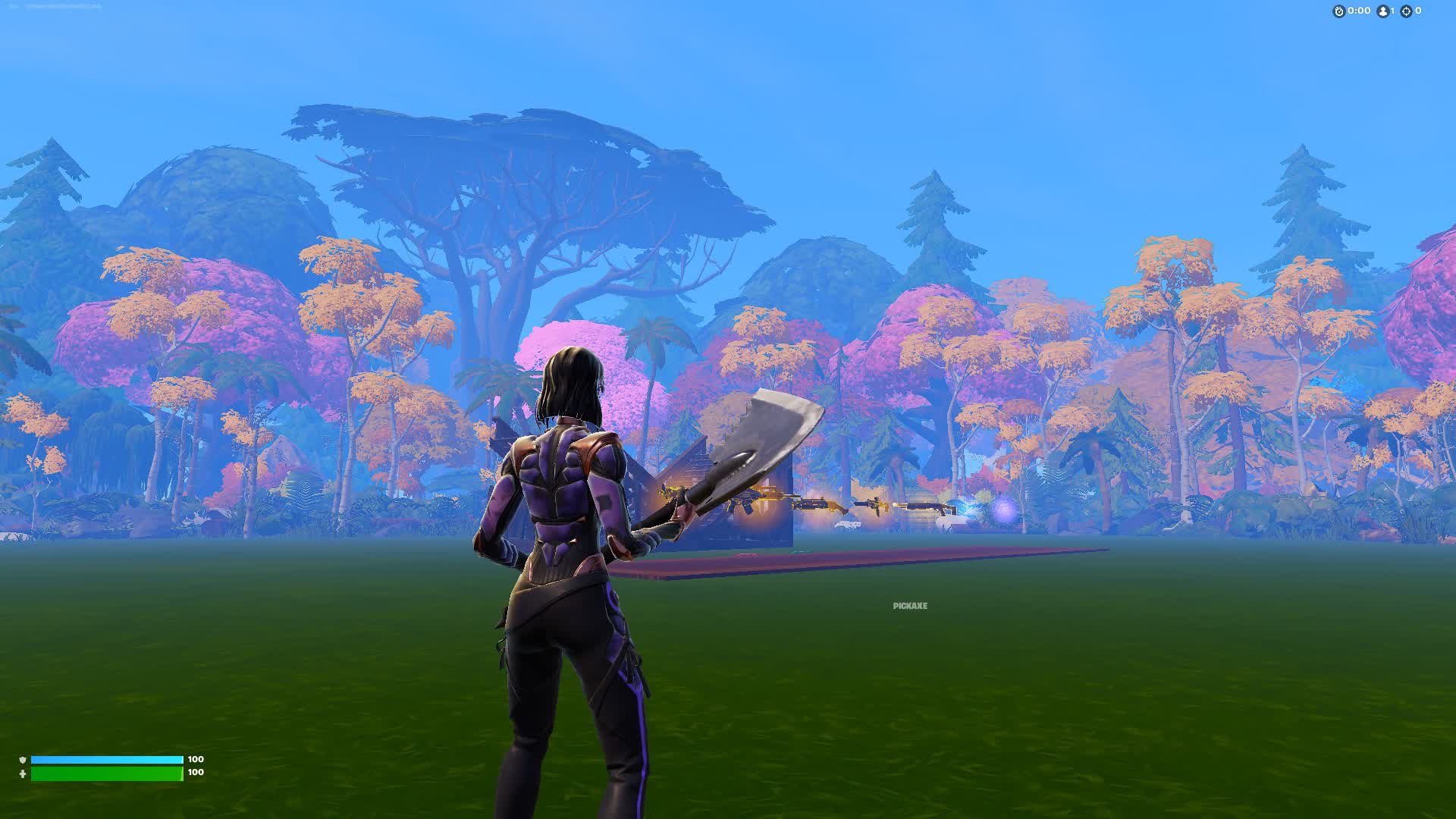The height and width of the screenshot is (819, 1456).
Task: Select the player count icon in the HUD
Action: pos(1382,11)
